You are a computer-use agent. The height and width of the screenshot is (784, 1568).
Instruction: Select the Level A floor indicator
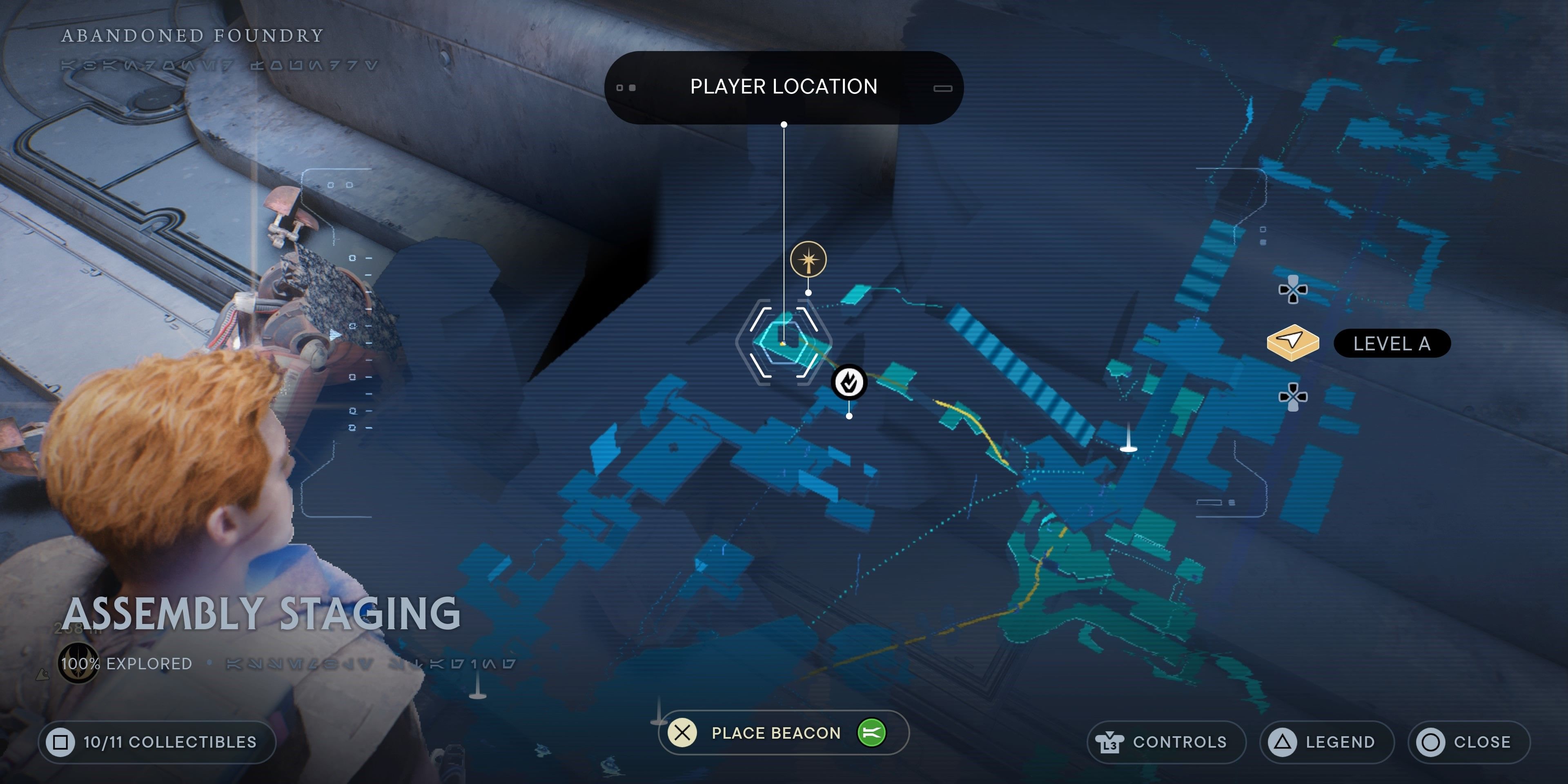(1391, 344)
